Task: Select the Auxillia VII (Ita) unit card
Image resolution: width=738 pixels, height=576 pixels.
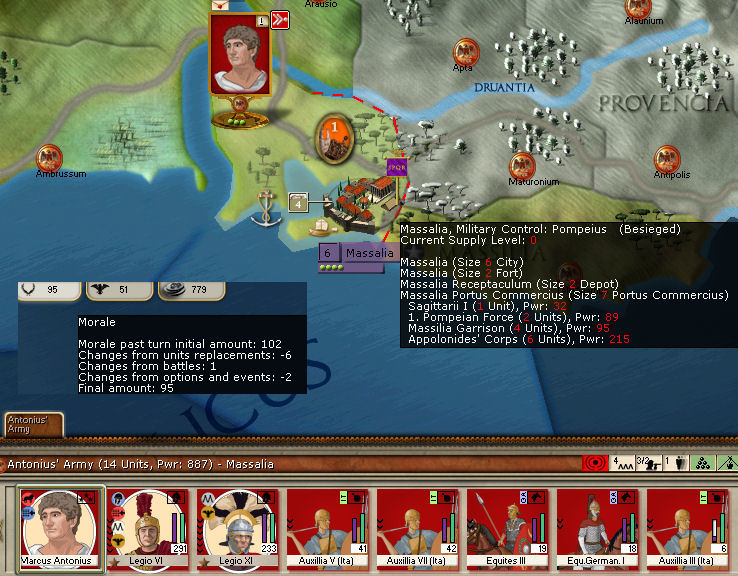Action: (x=417, y=527)
